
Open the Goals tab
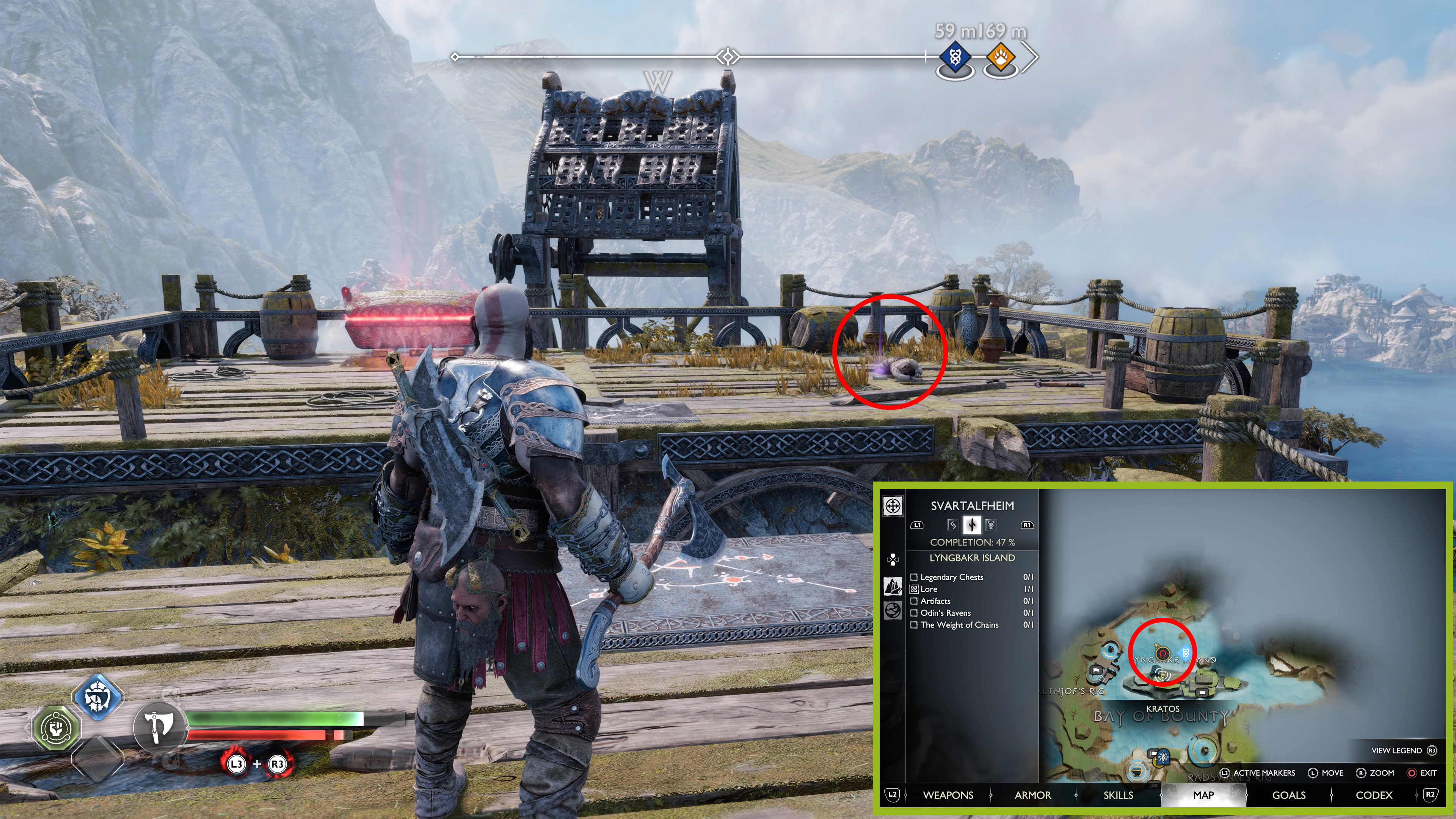[x=1289, y=795]
